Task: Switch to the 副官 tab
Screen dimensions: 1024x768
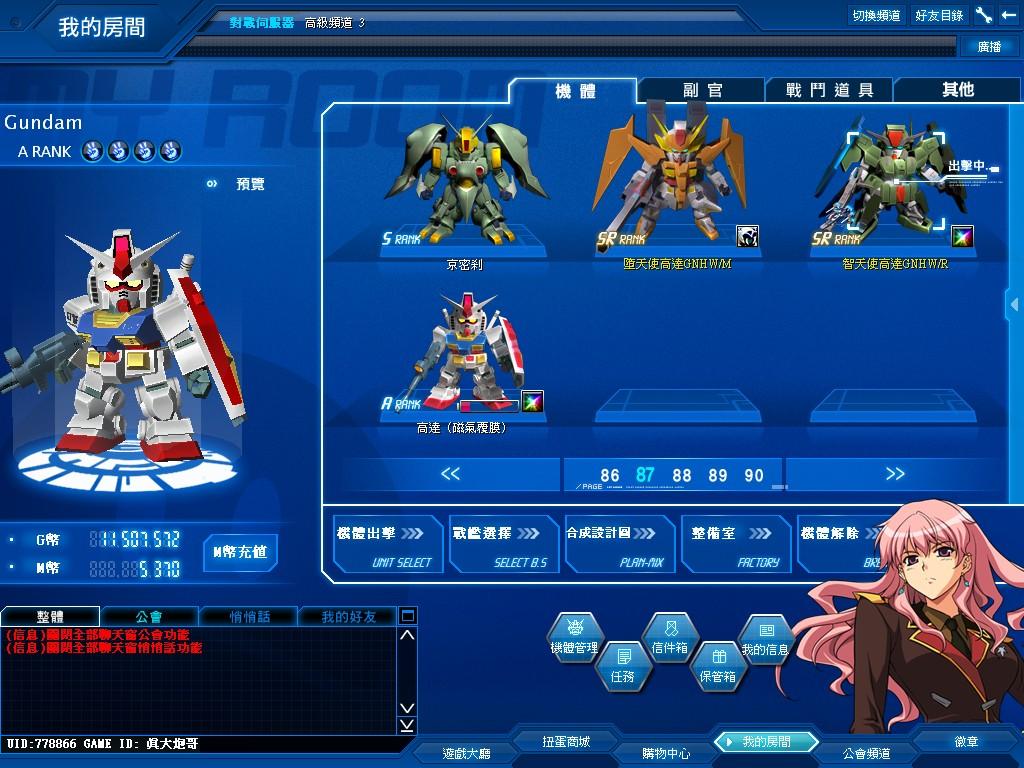Action: click(702, 90)
